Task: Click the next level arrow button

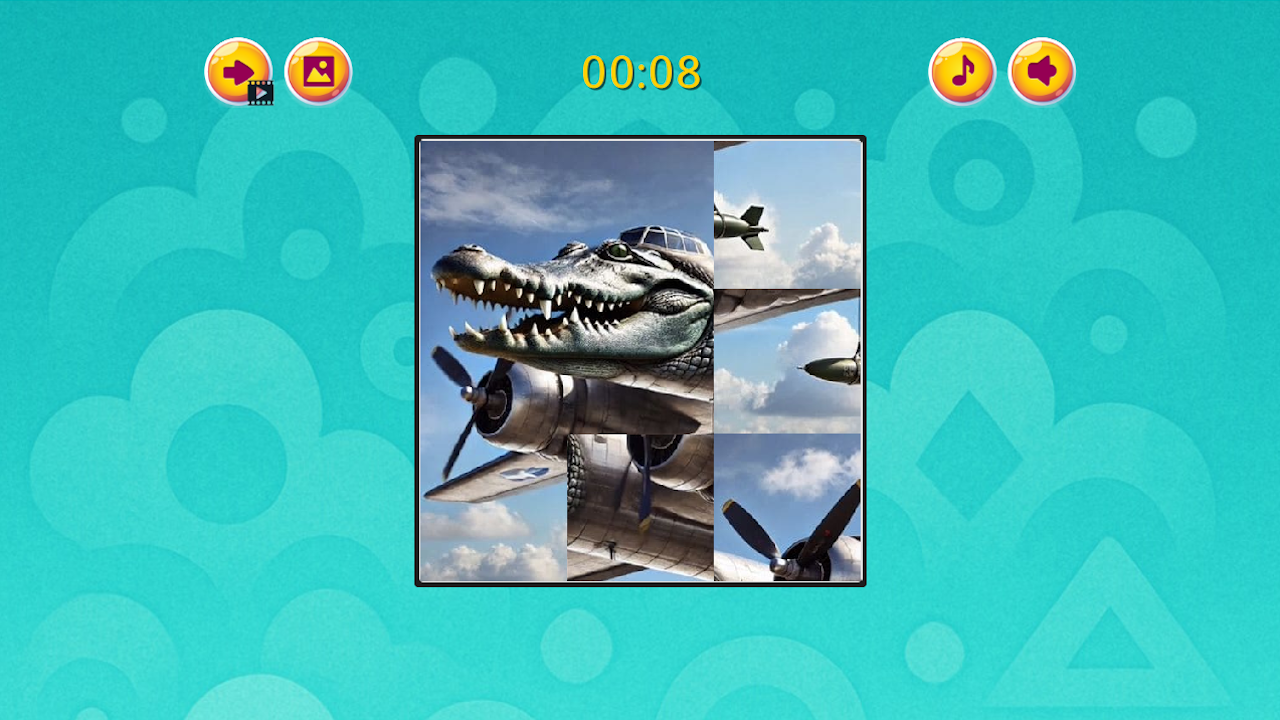Action: pos(238,70)
